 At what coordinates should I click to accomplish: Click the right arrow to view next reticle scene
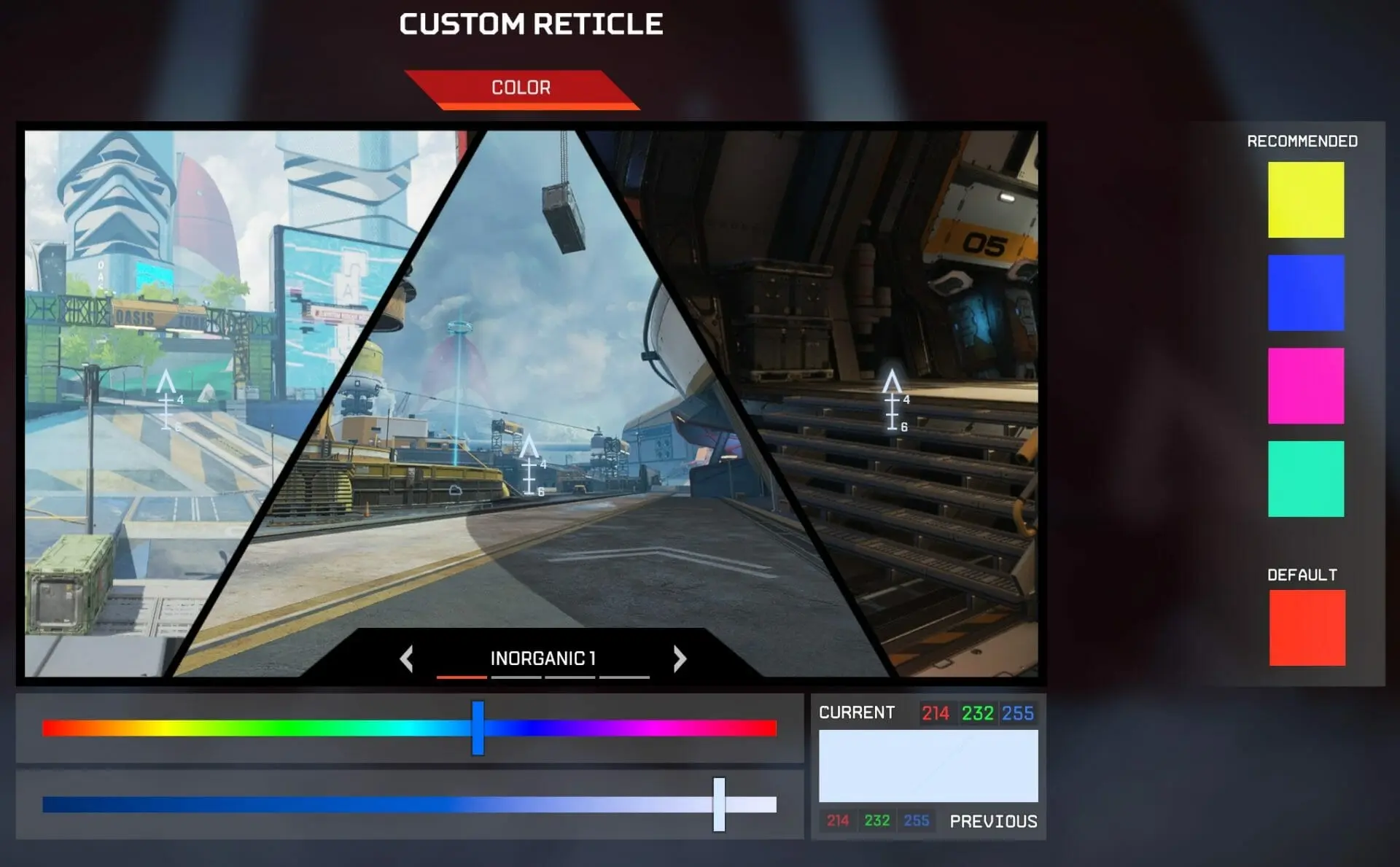click(680, 658)
